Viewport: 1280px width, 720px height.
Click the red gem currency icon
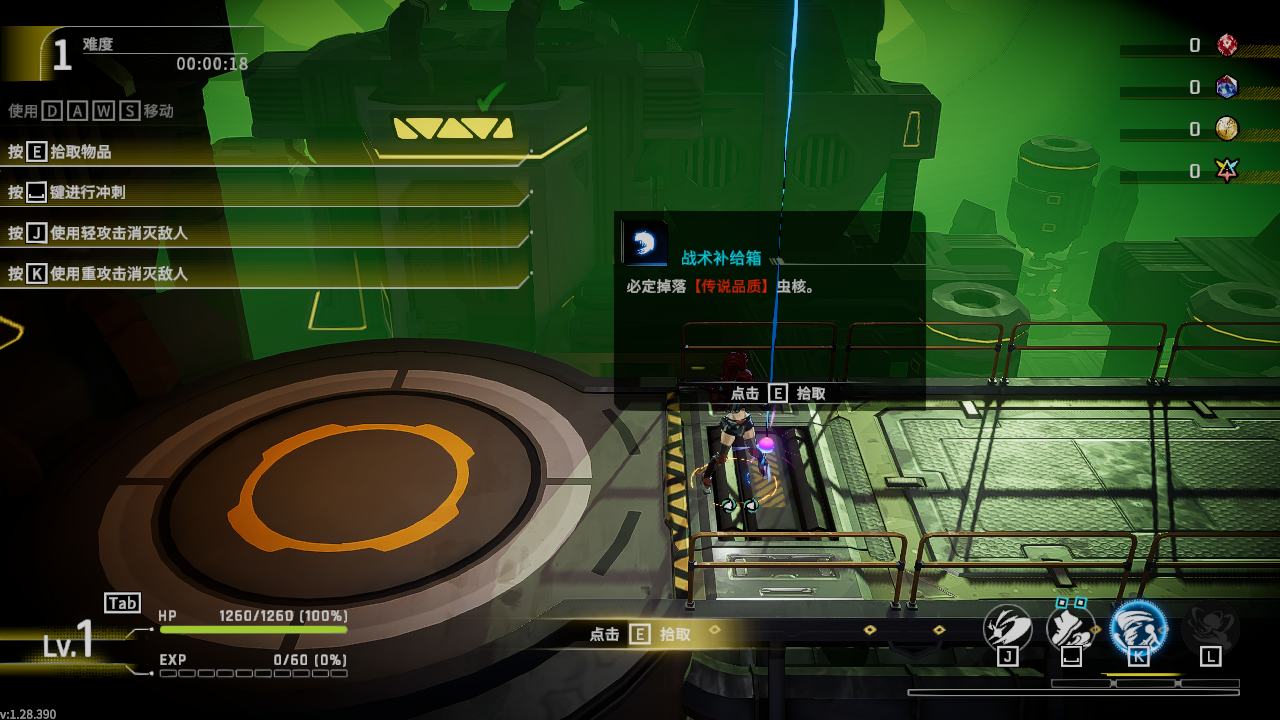[1227, 45]
